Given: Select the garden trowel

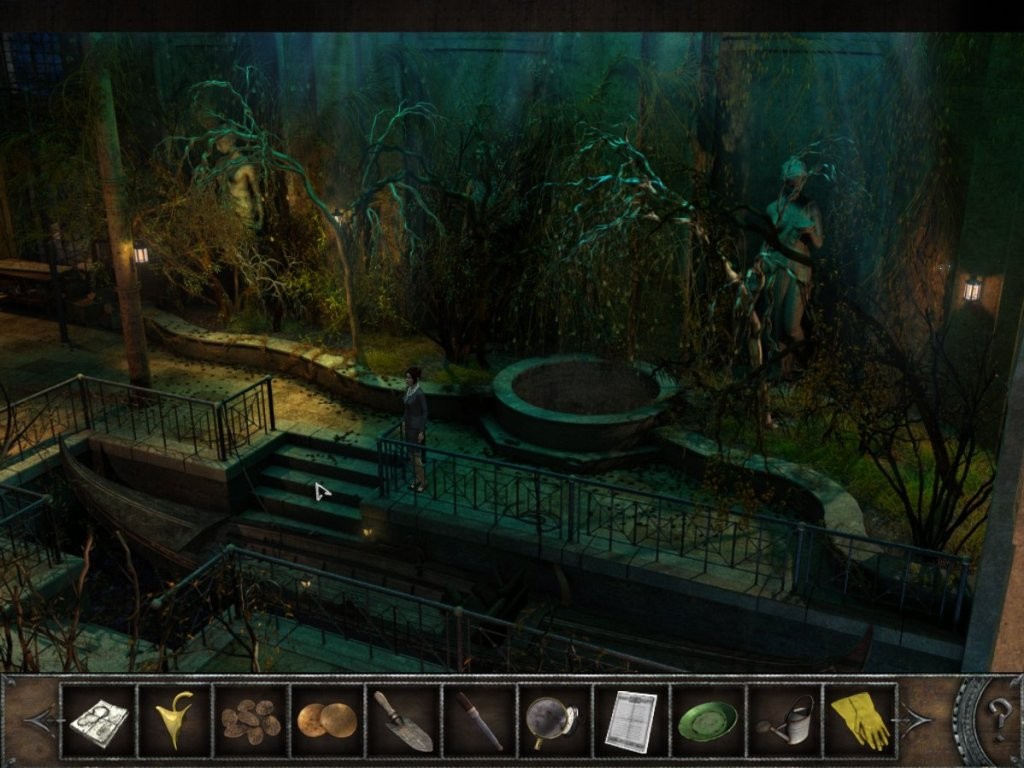Looking at the screenshot, I should (x=403, y=720).
